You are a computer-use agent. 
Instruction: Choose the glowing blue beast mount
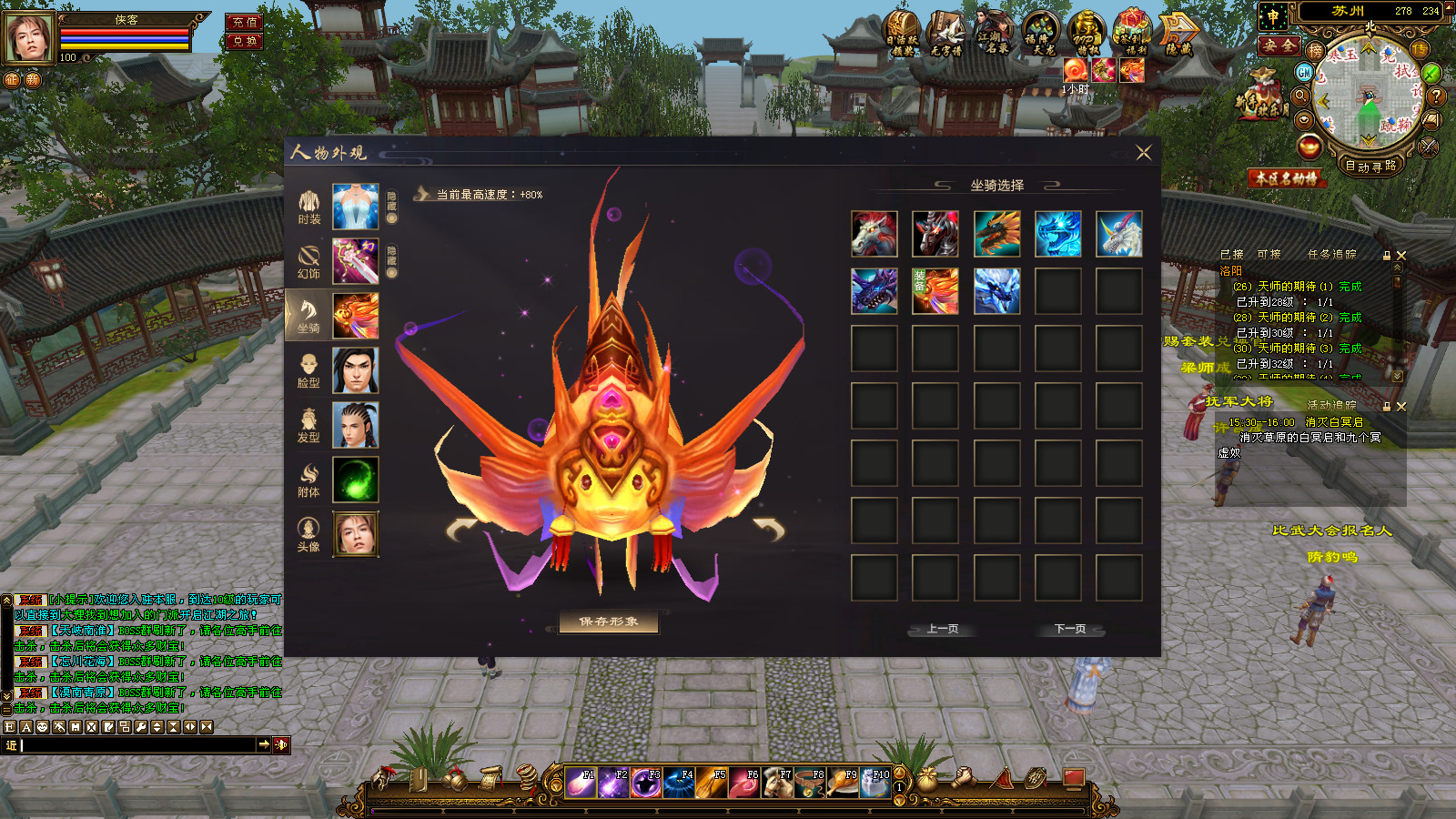[x=1058, y=234]
